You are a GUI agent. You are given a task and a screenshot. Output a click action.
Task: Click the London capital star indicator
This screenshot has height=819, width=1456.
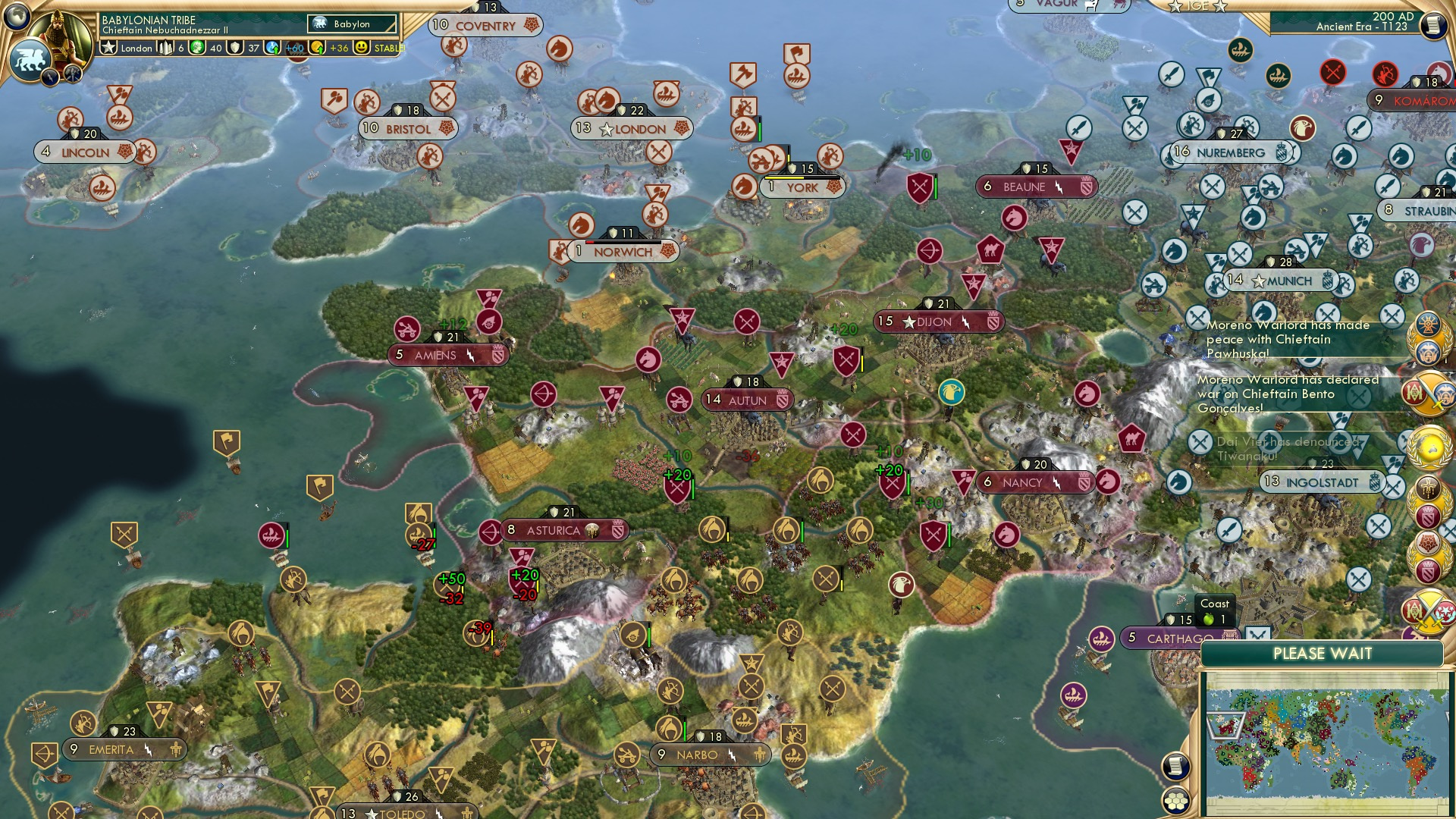pyautogui.click(x=606, y=129)
